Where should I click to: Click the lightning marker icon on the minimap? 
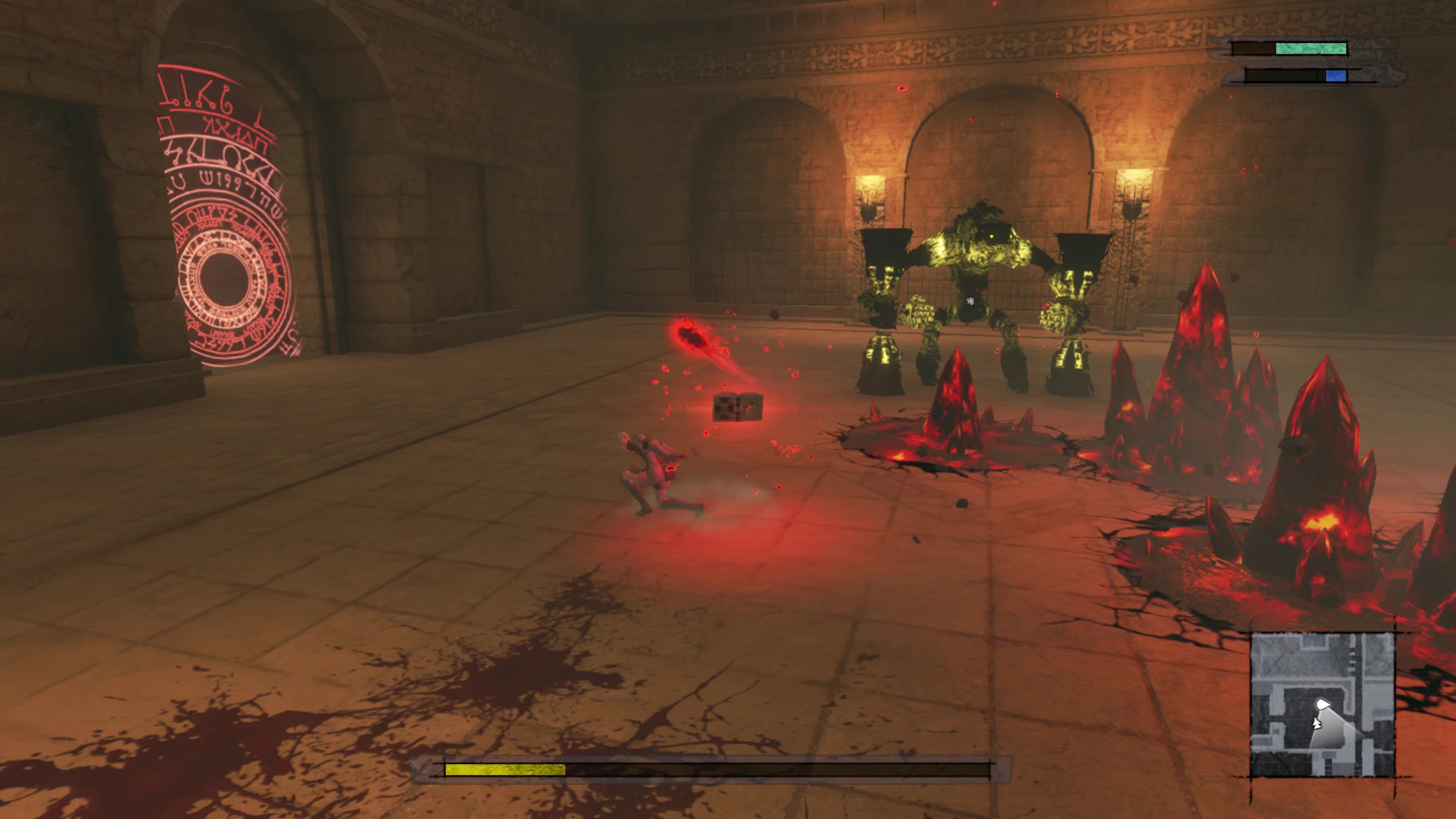1318,724
